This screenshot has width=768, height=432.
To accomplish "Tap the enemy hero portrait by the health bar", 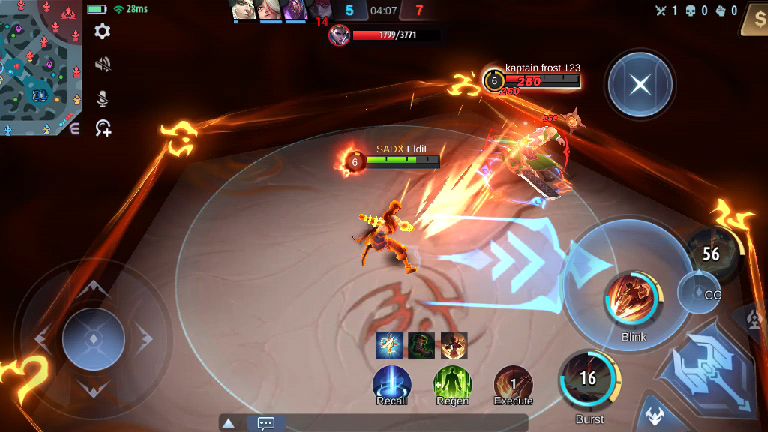I will click(338, 35).
